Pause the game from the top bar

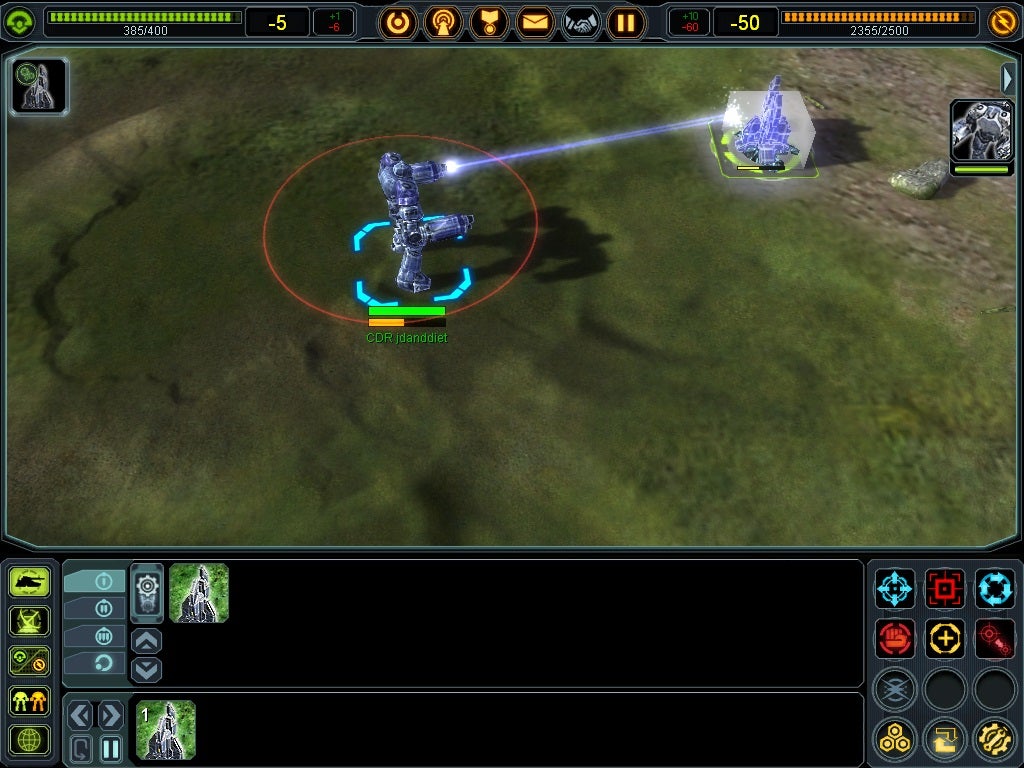(x=626, y=21)
